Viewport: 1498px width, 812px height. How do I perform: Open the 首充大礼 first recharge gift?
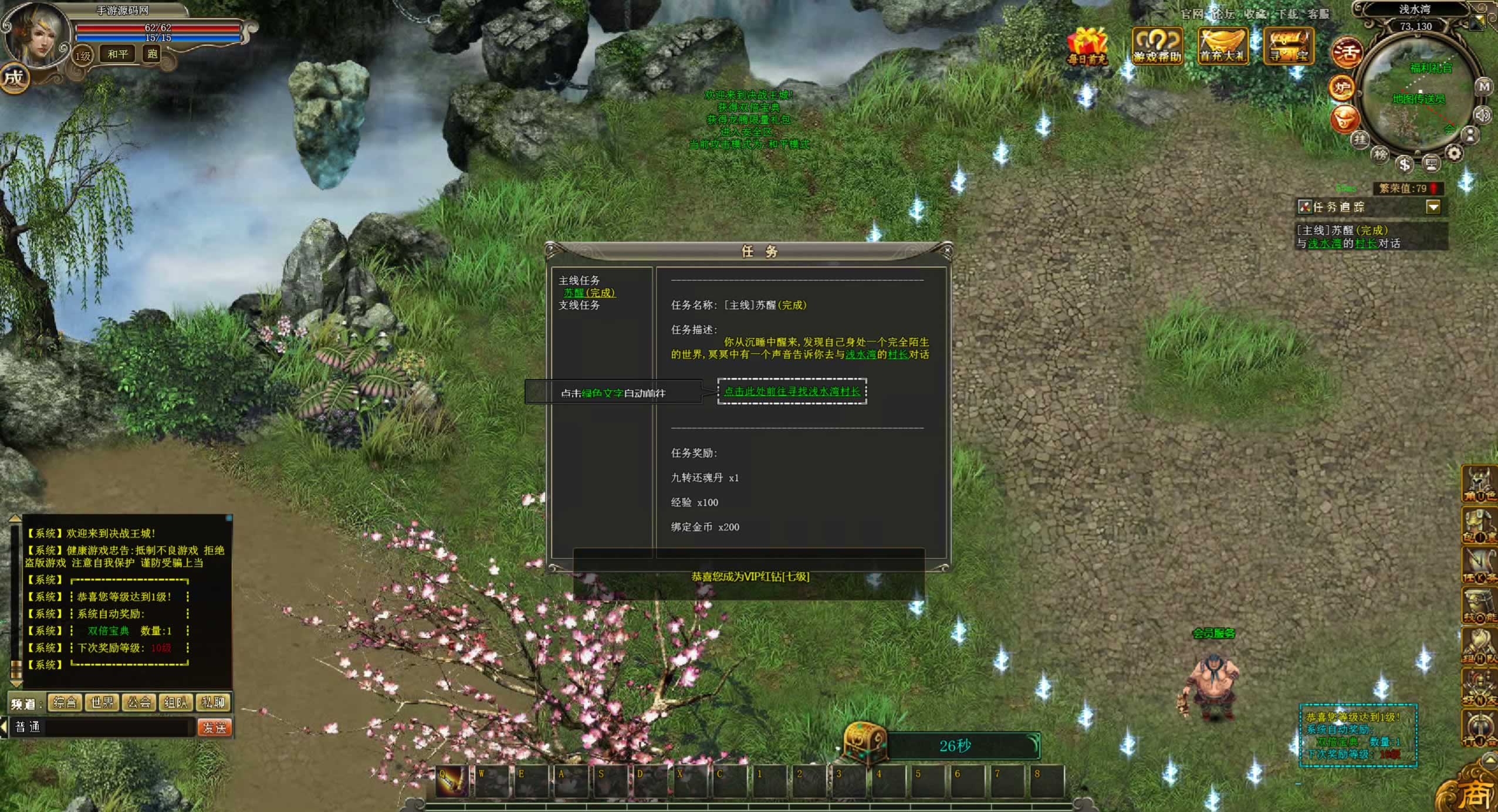[1222, 46]
